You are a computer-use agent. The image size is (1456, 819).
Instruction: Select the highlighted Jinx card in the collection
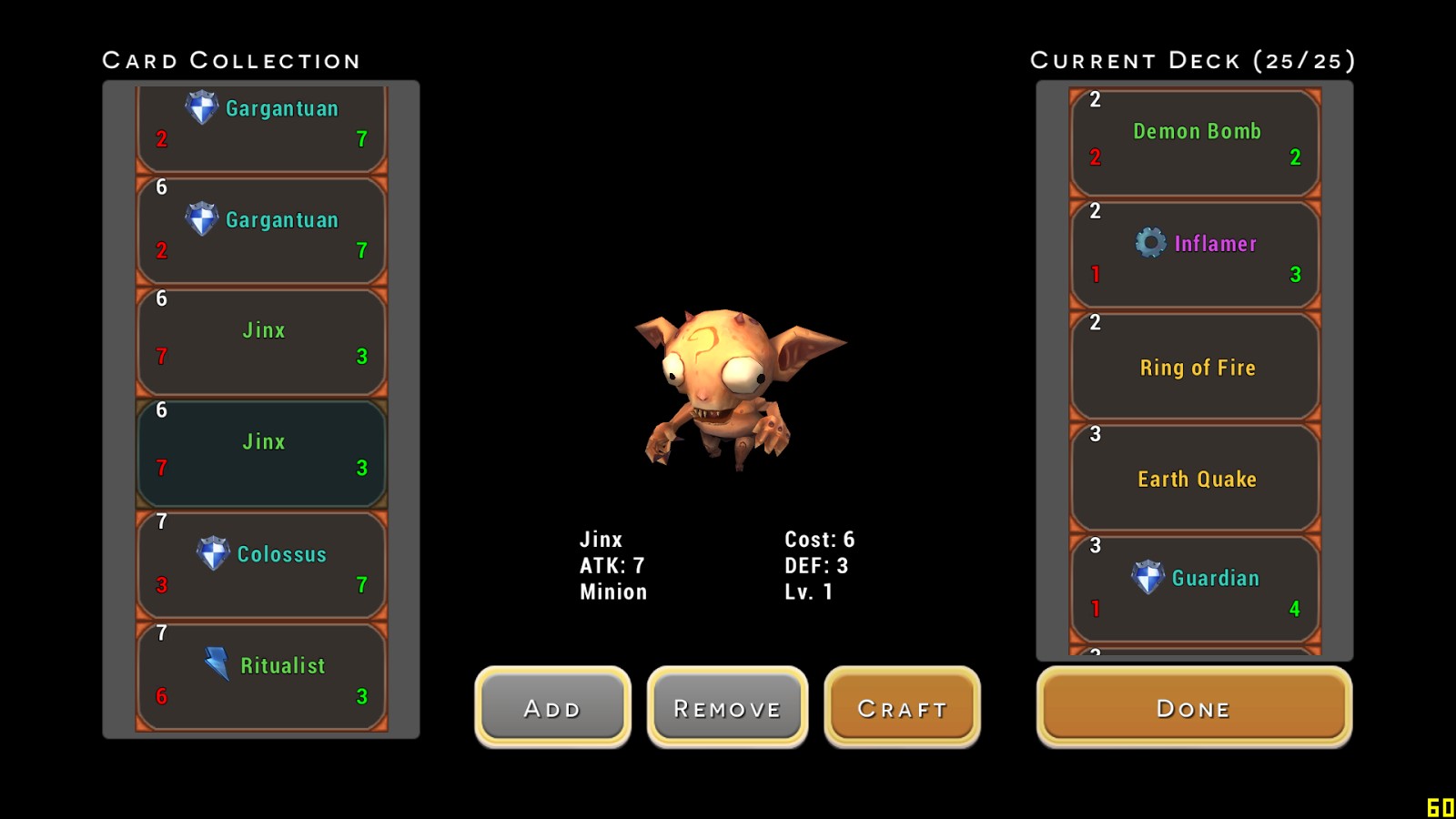click(262, 453)
